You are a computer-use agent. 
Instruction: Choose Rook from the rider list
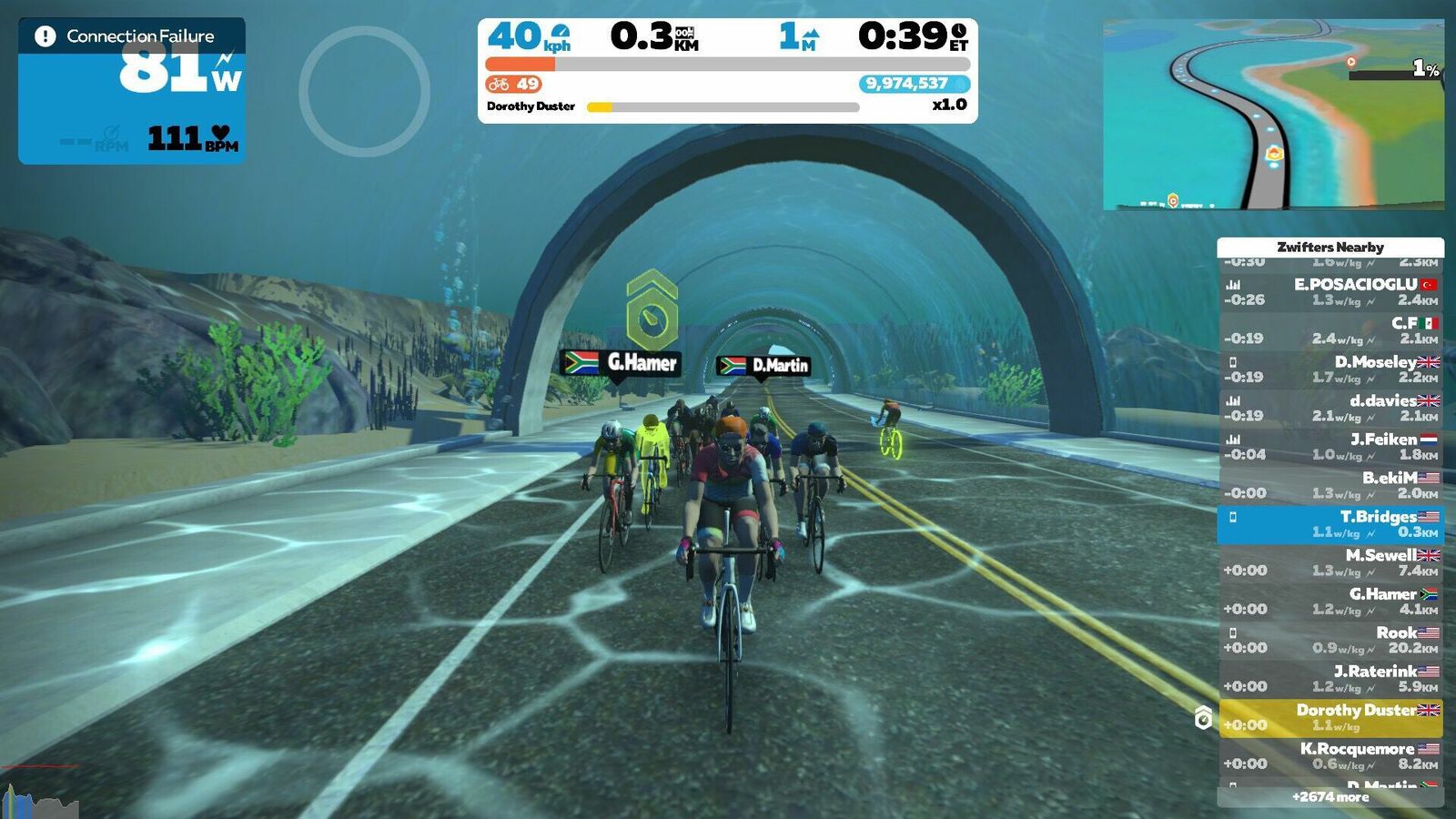(x=1330, y=640)
